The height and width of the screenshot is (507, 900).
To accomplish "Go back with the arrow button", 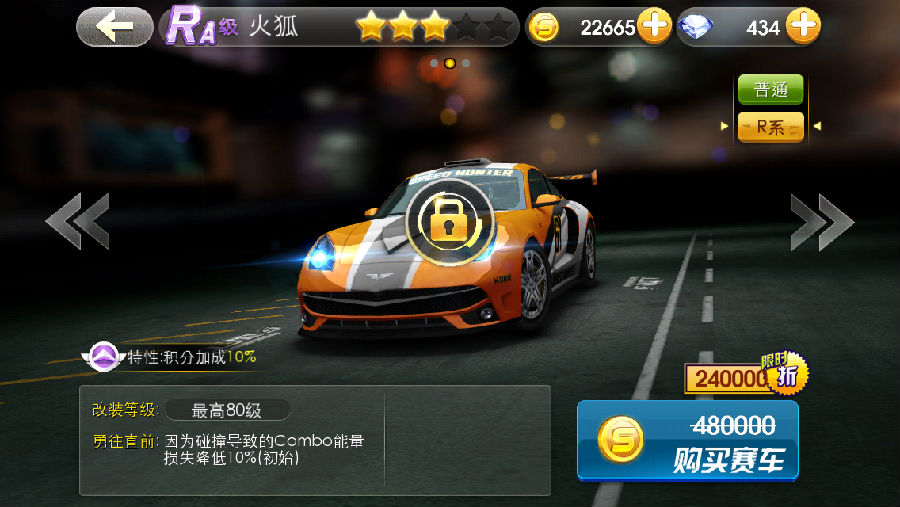I will click(x=115, y=27).
